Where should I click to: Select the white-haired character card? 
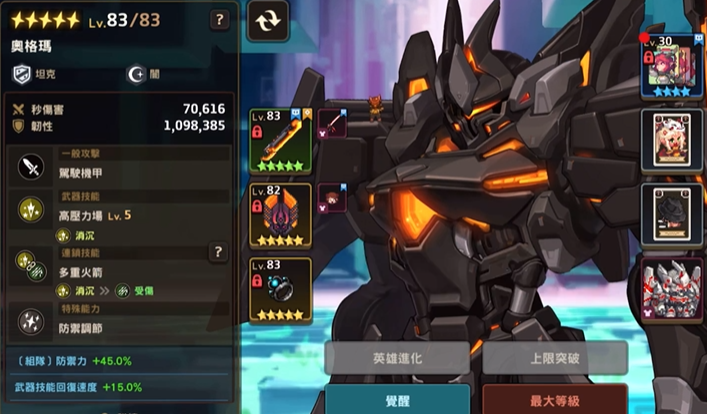coord(672,141)
